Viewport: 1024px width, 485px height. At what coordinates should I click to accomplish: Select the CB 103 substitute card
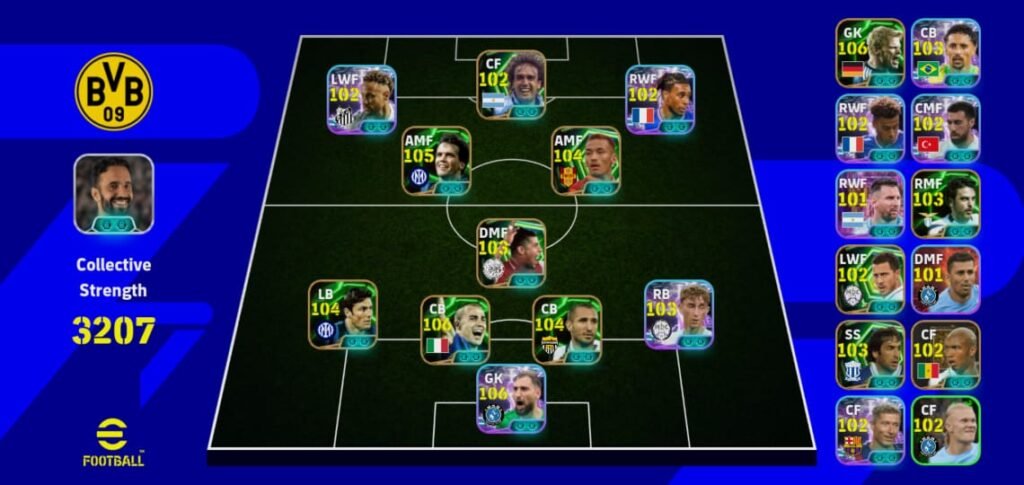pos(945,52)
